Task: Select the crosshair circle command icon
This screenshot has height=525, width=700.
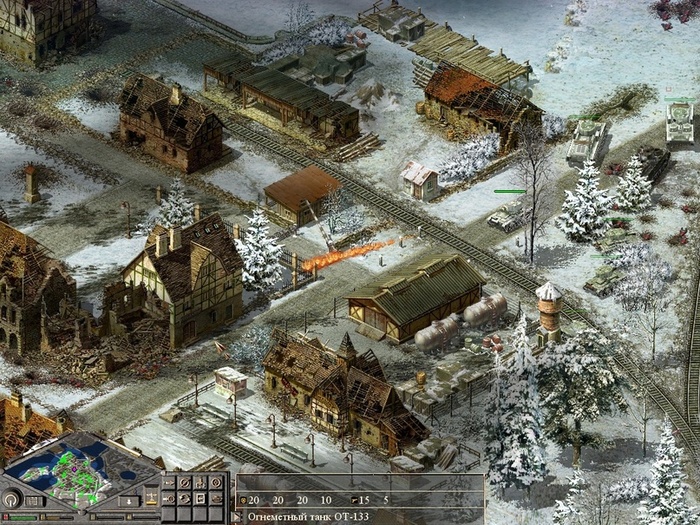Action: coord(216,483)
